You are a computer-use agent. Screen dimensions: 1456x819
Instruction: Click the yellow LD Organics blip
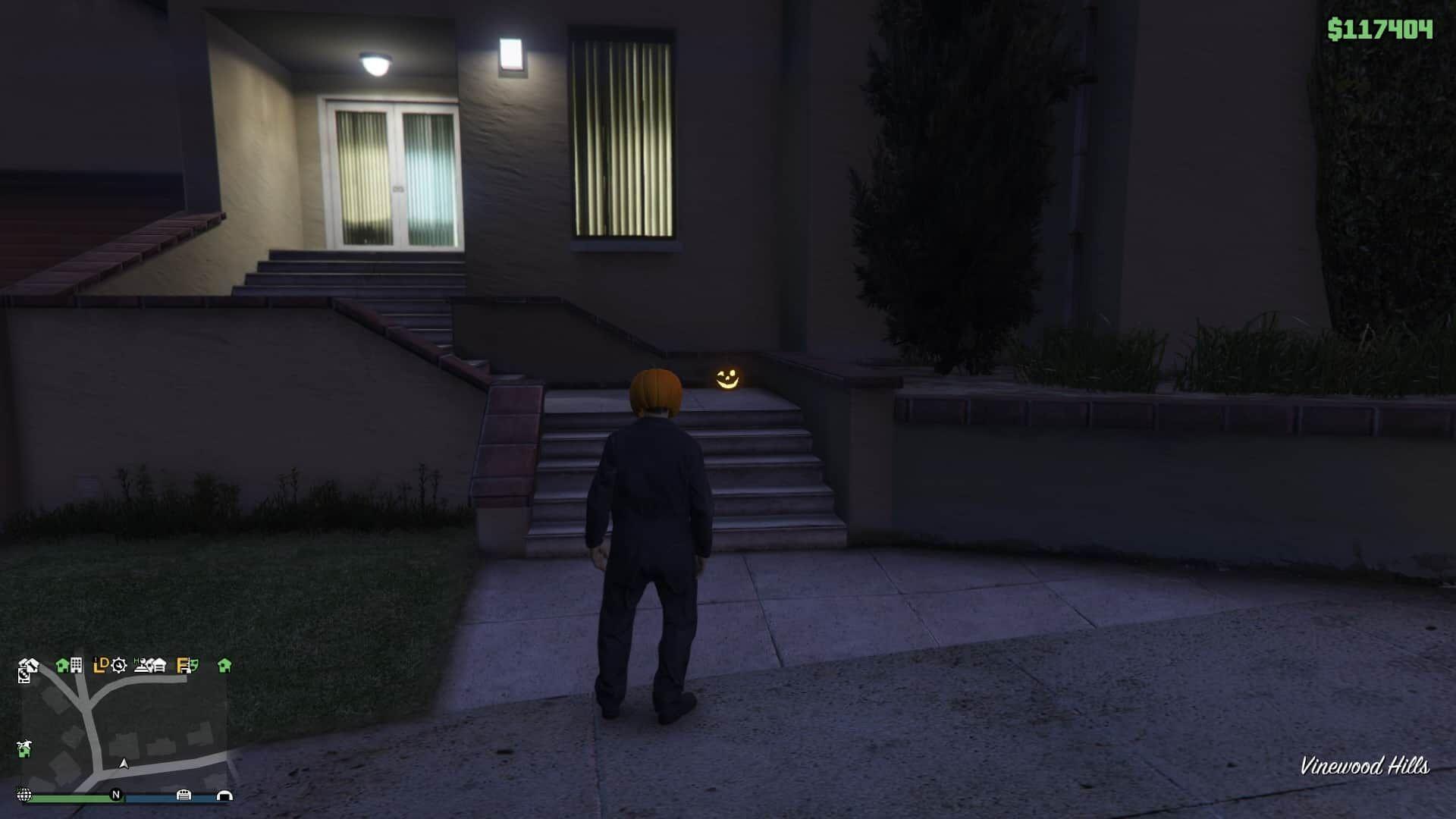(101, 665)
